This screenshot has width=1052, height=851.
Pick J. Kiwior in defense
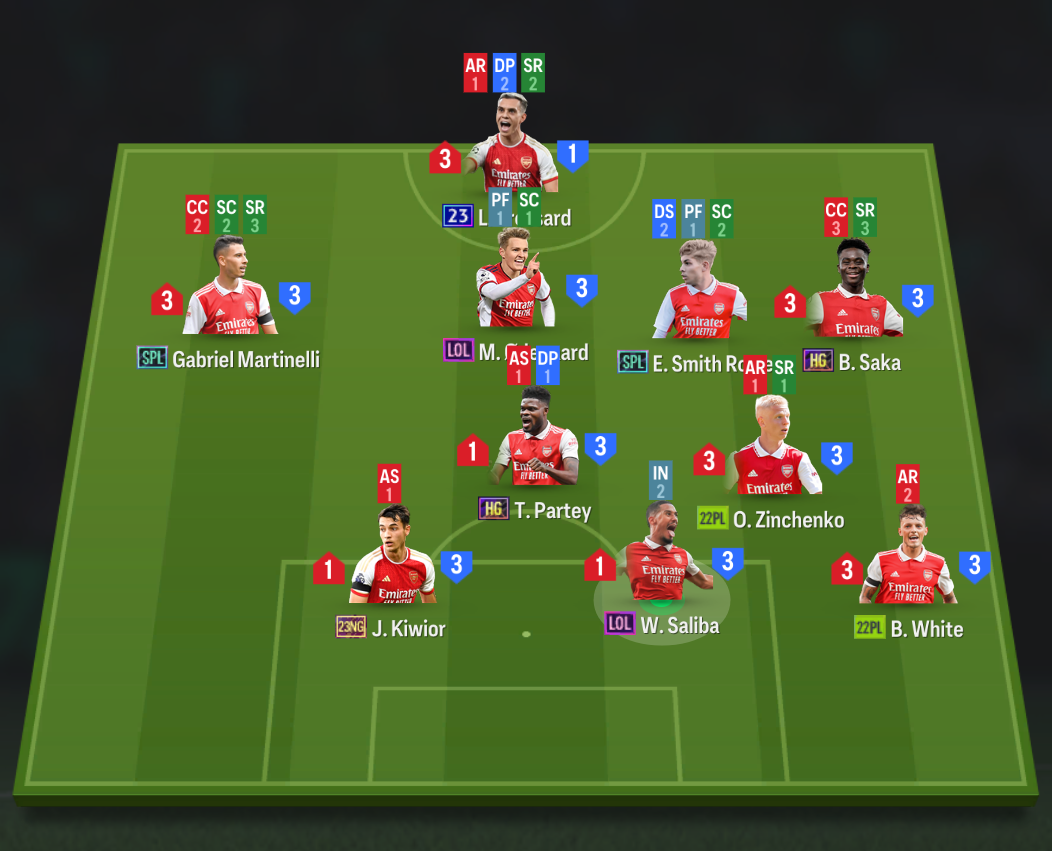(395, 560)
